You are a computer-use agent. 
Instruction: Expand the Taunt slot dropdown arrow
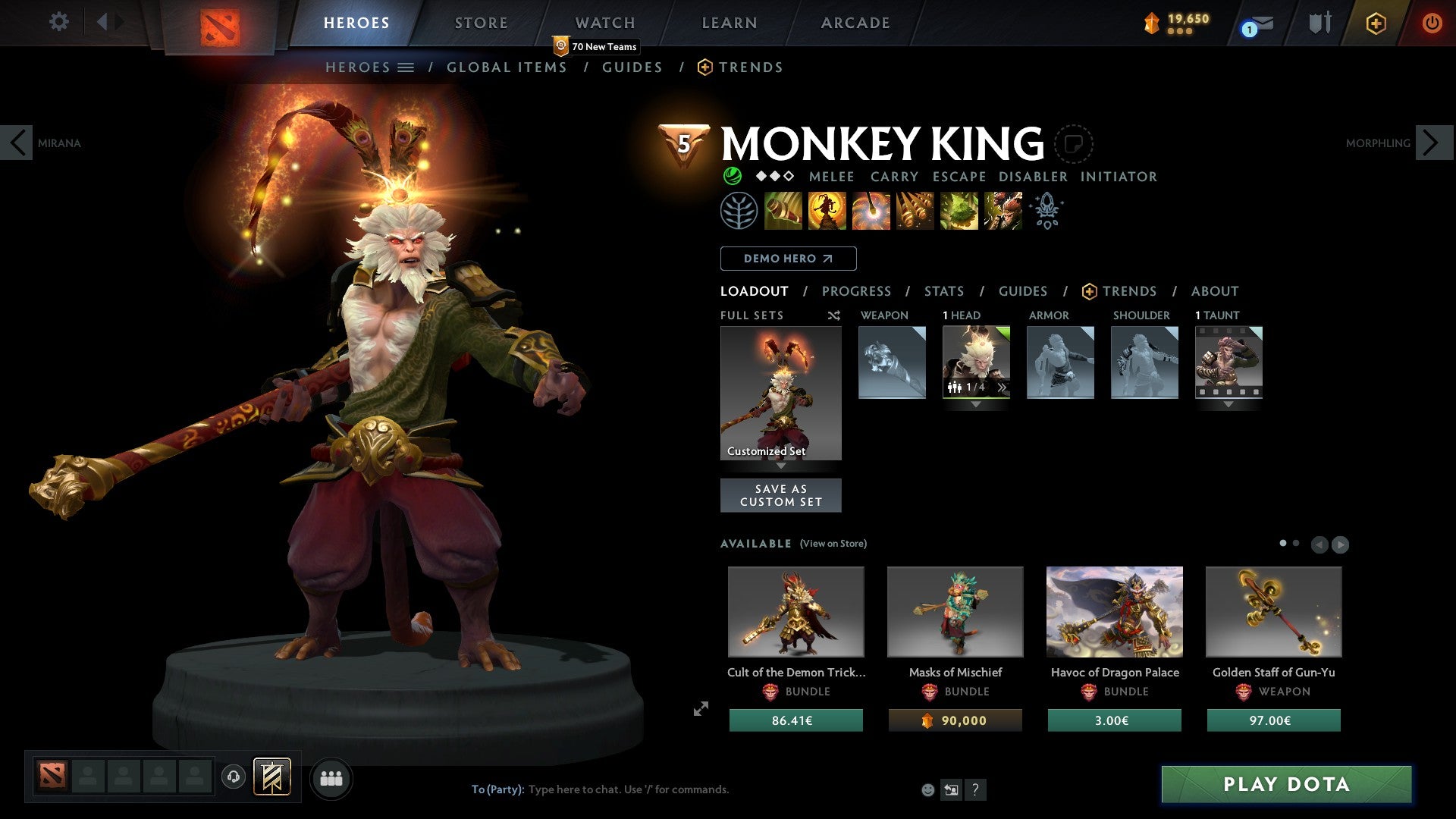click(1228, 404)
